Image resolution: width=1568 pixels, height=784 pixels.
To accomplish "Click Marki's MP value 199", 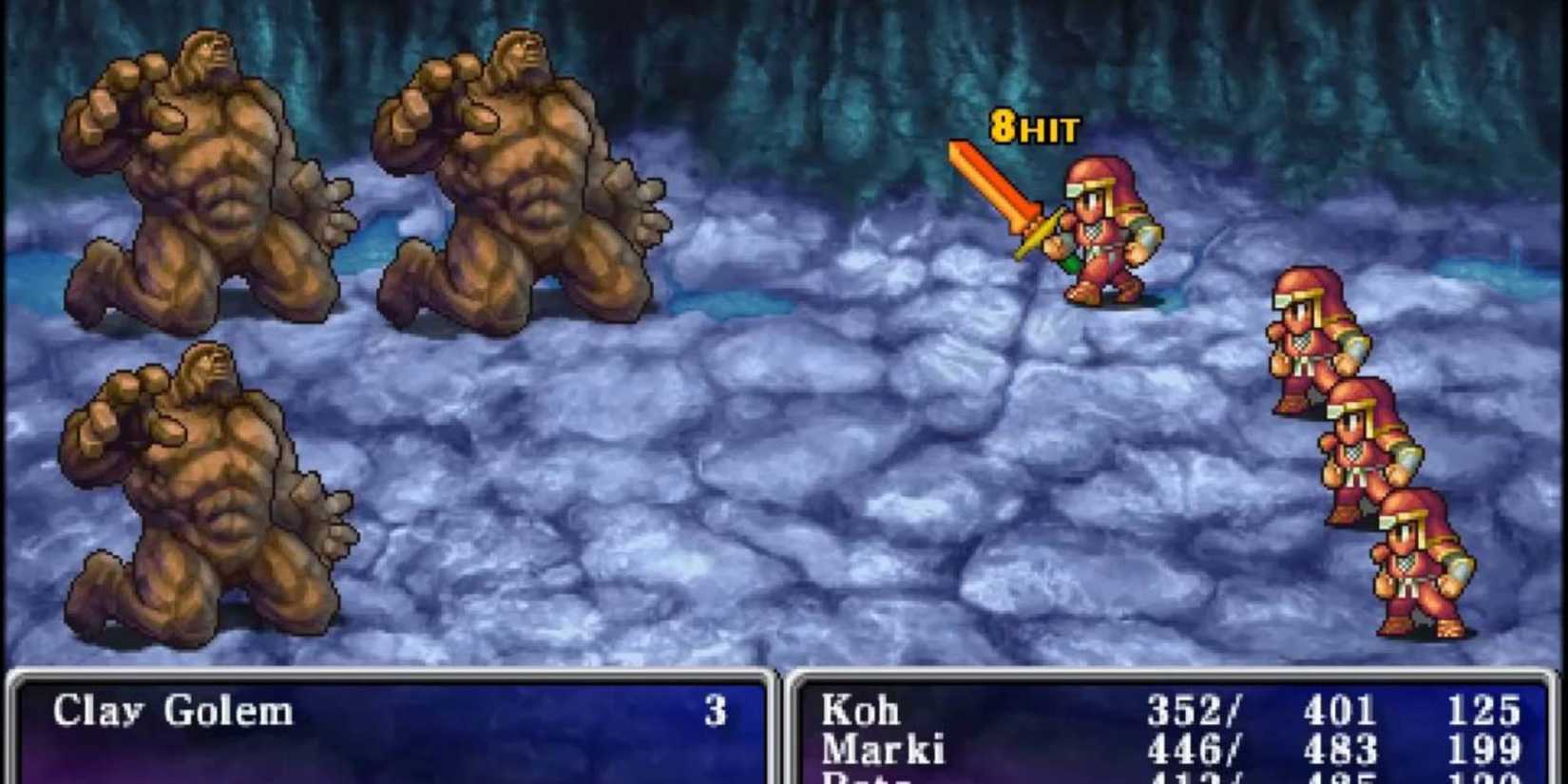I will 1487,748.
